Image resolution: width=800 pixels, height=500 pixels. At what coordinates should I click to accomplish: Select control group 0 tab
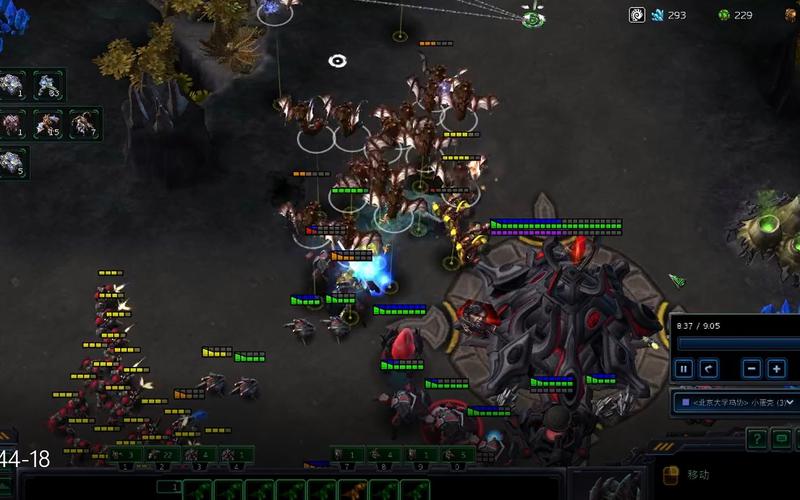point(455,456)
